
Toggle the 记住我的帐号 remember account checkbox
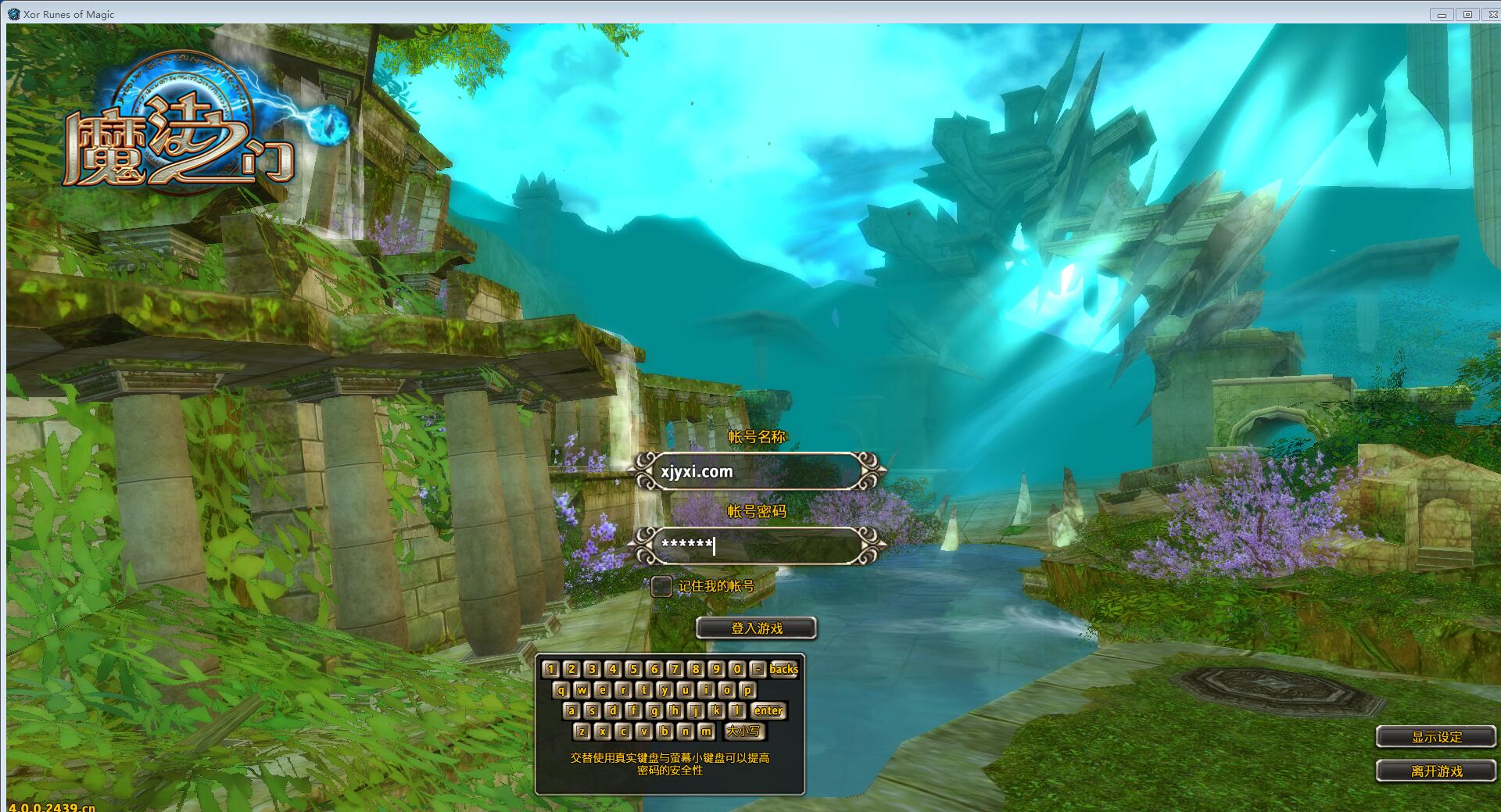[661, 586]
